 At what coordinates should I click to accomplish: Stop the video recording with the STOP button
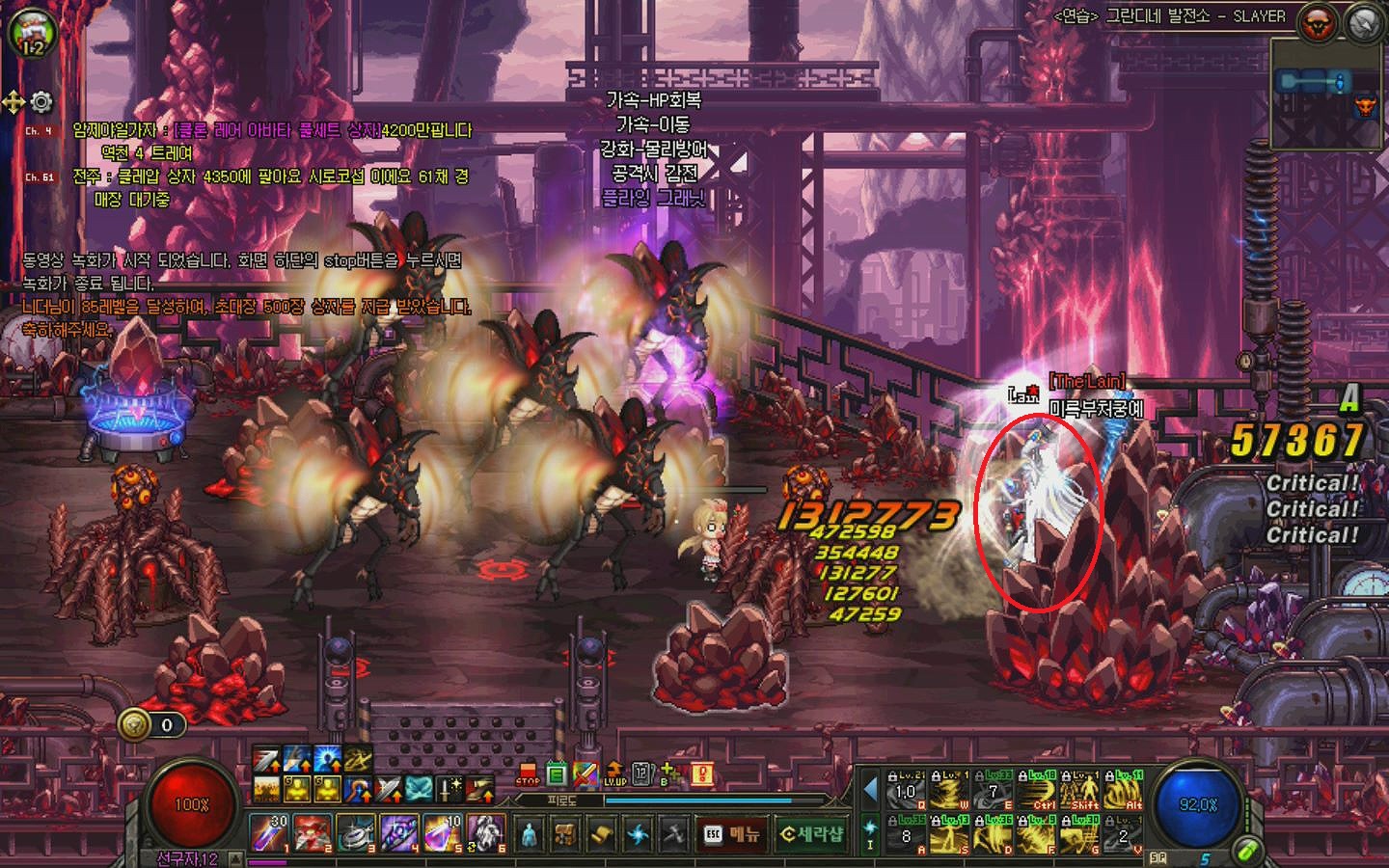[527, 774]
